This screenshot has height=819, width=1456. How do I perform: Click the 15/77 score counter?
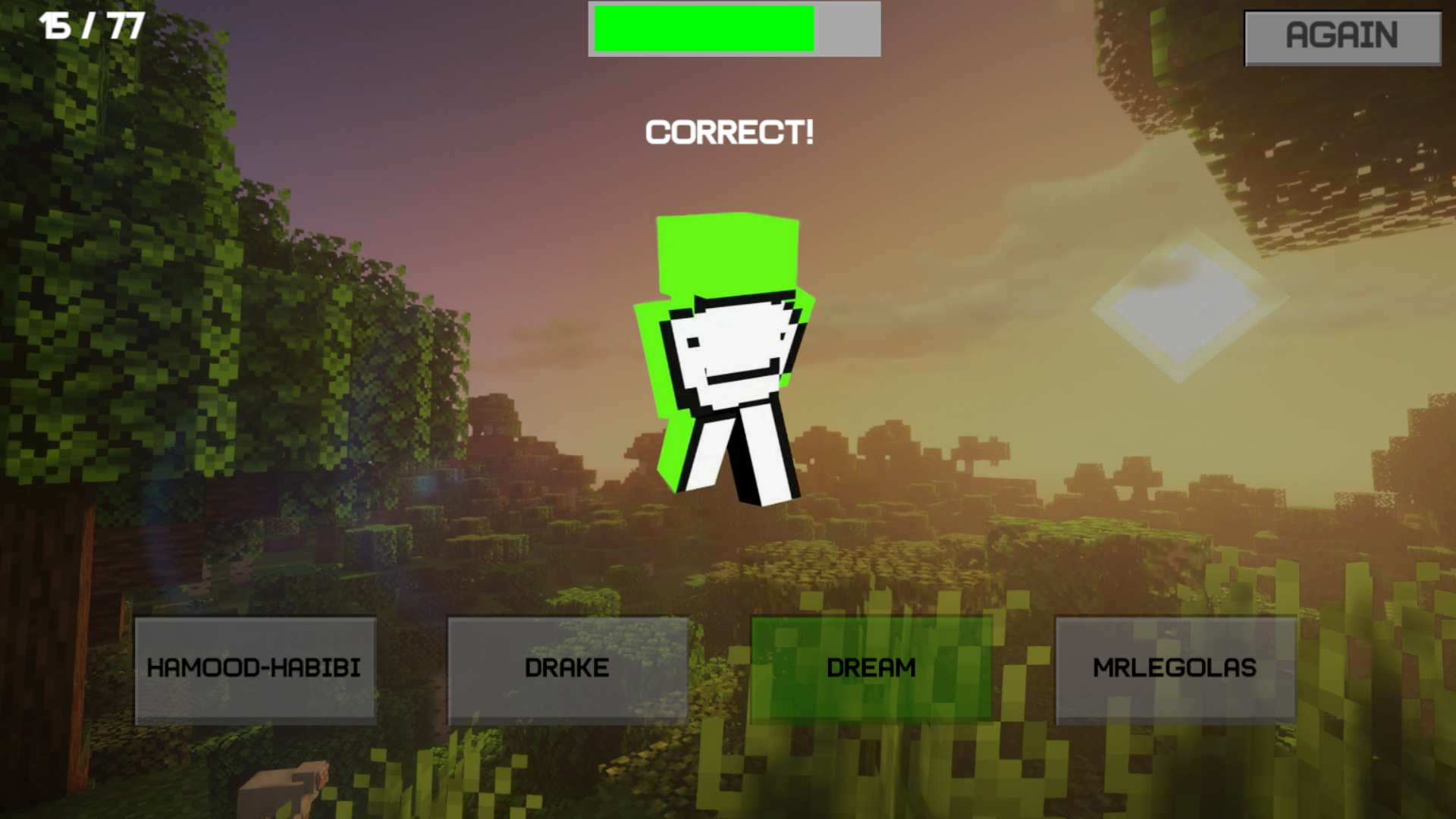[x=91, y=25]
